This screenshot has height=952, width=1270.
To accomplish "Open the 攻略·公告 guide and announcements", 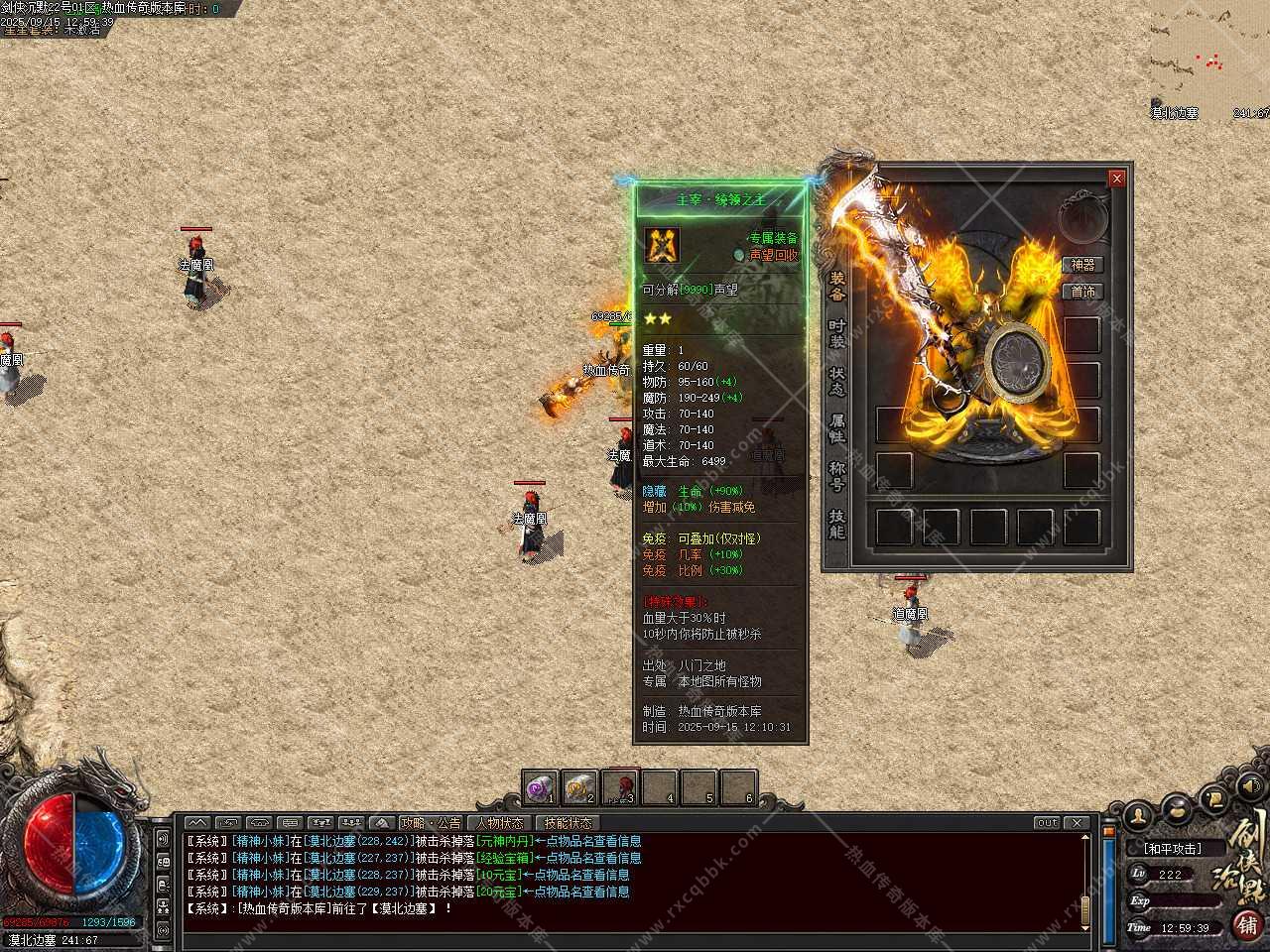I will [431, 823].
